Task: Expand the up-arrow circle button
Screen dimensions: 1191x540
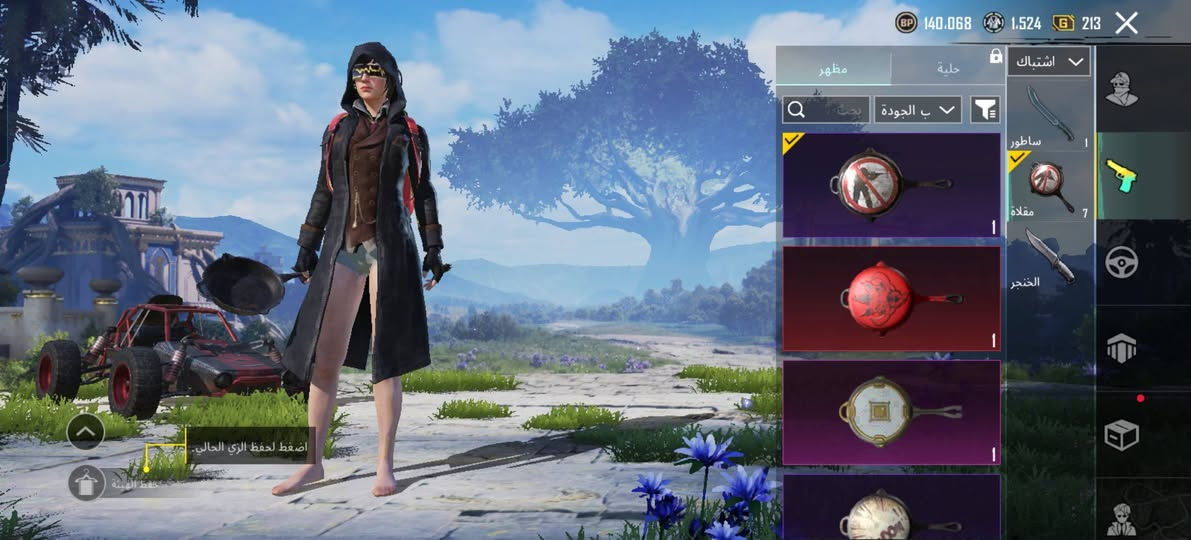Action: (x=86, y=431)
